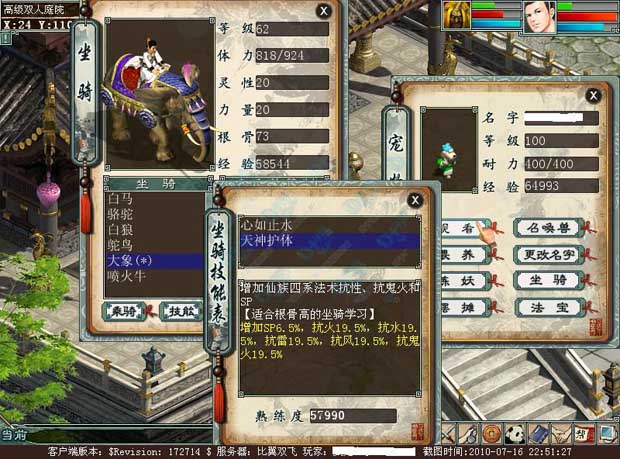
Task: Close the 坐骑 mount panel
Action: click(323, 11)
